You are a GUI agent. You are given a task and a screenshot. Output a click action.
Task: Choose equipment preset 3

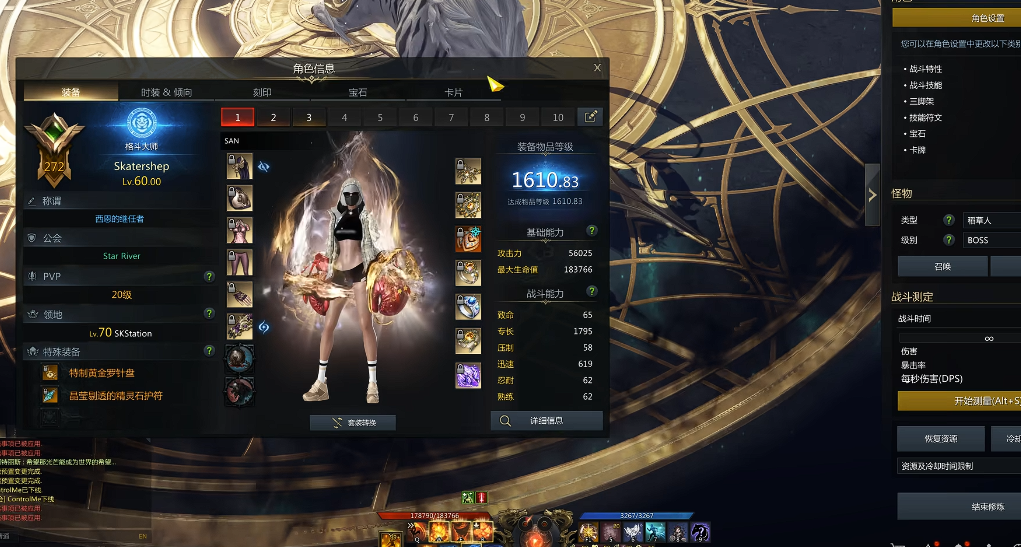pos(309,117)
